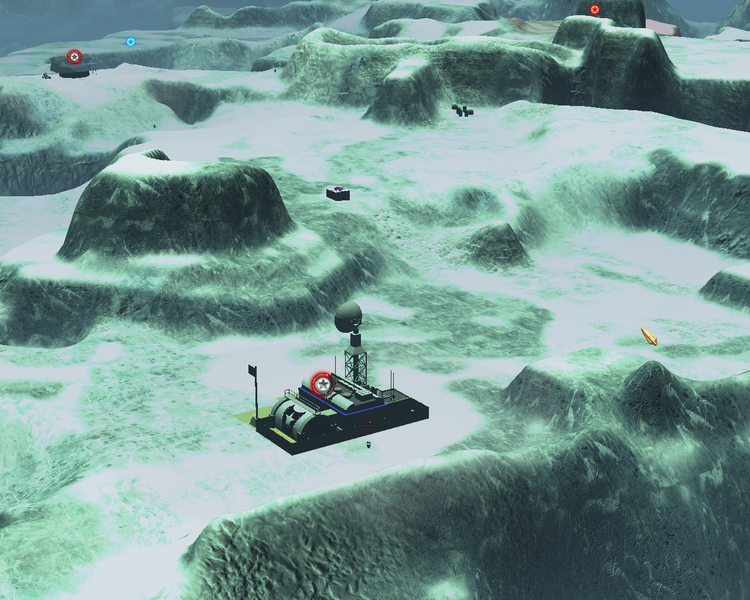Select the small blue circle marker
Viewport: 750px width, 600px height.
pyautogui.click(x=131, y=42)
